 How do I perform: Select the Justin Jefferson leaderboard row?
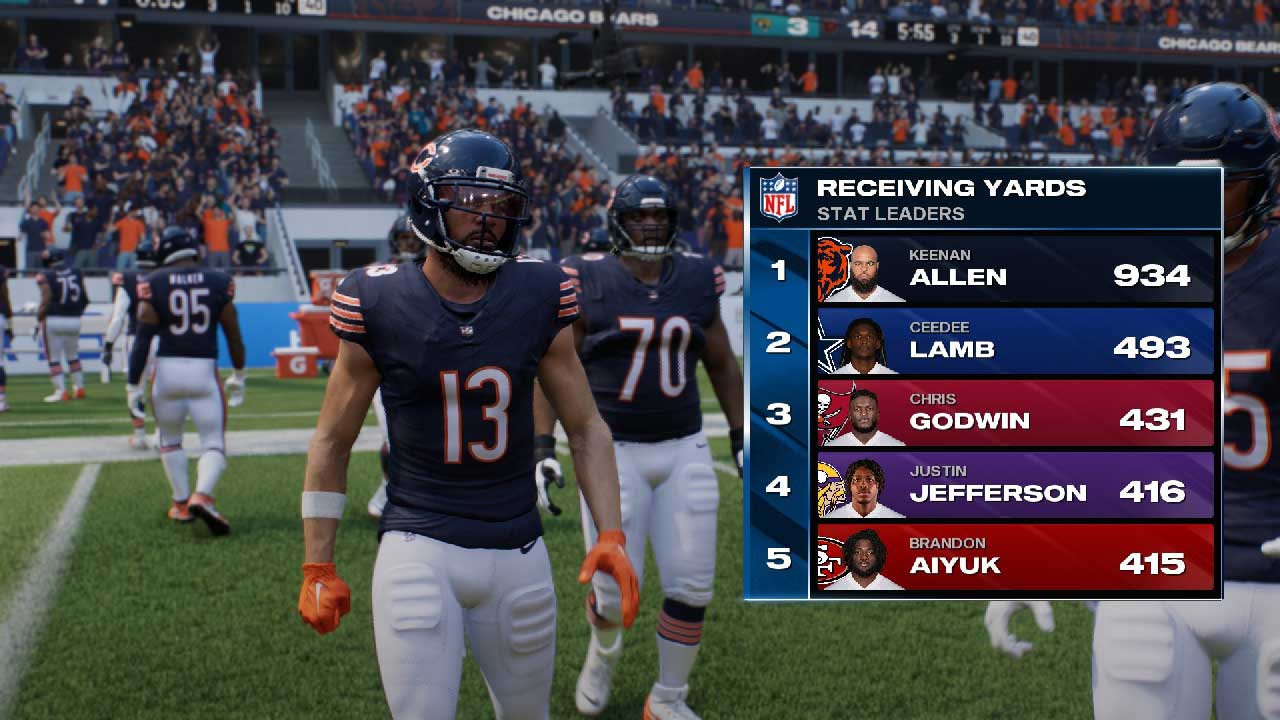click(x=1014, y=485)
